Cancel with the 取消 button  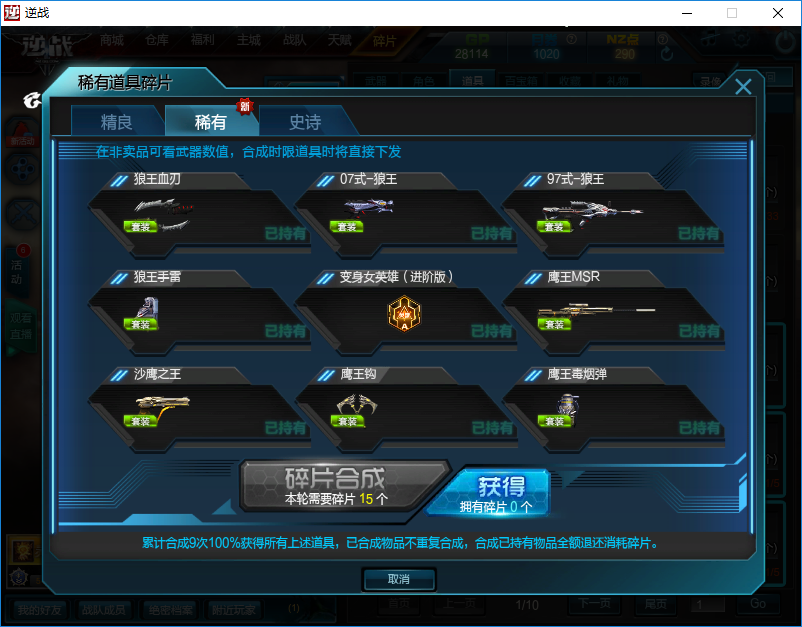[398, 580]
